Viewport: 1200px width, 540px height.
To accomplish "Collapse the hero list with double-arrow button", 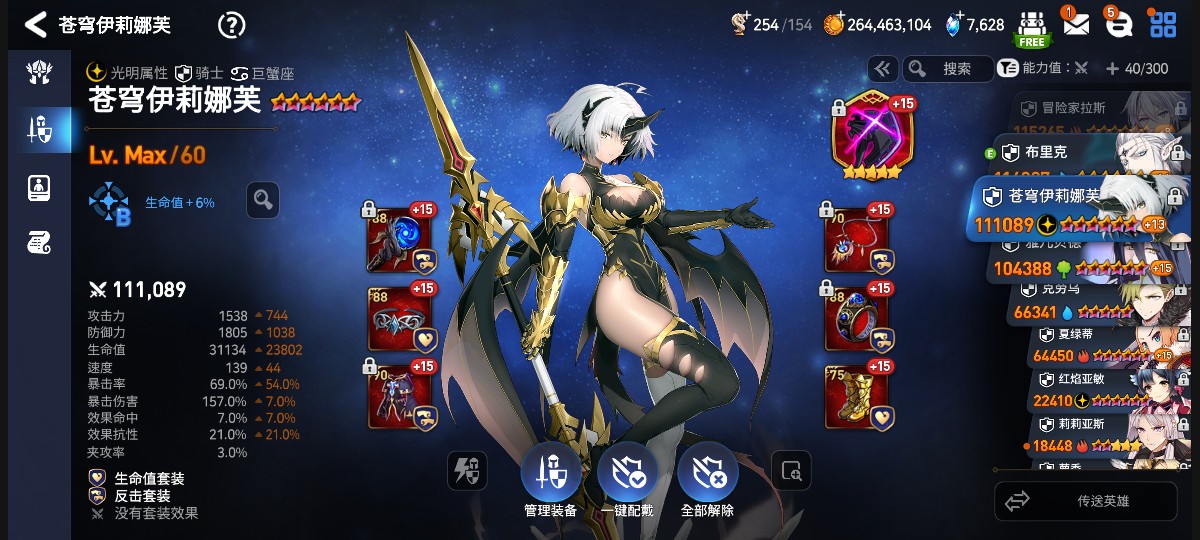I will 882,69.
